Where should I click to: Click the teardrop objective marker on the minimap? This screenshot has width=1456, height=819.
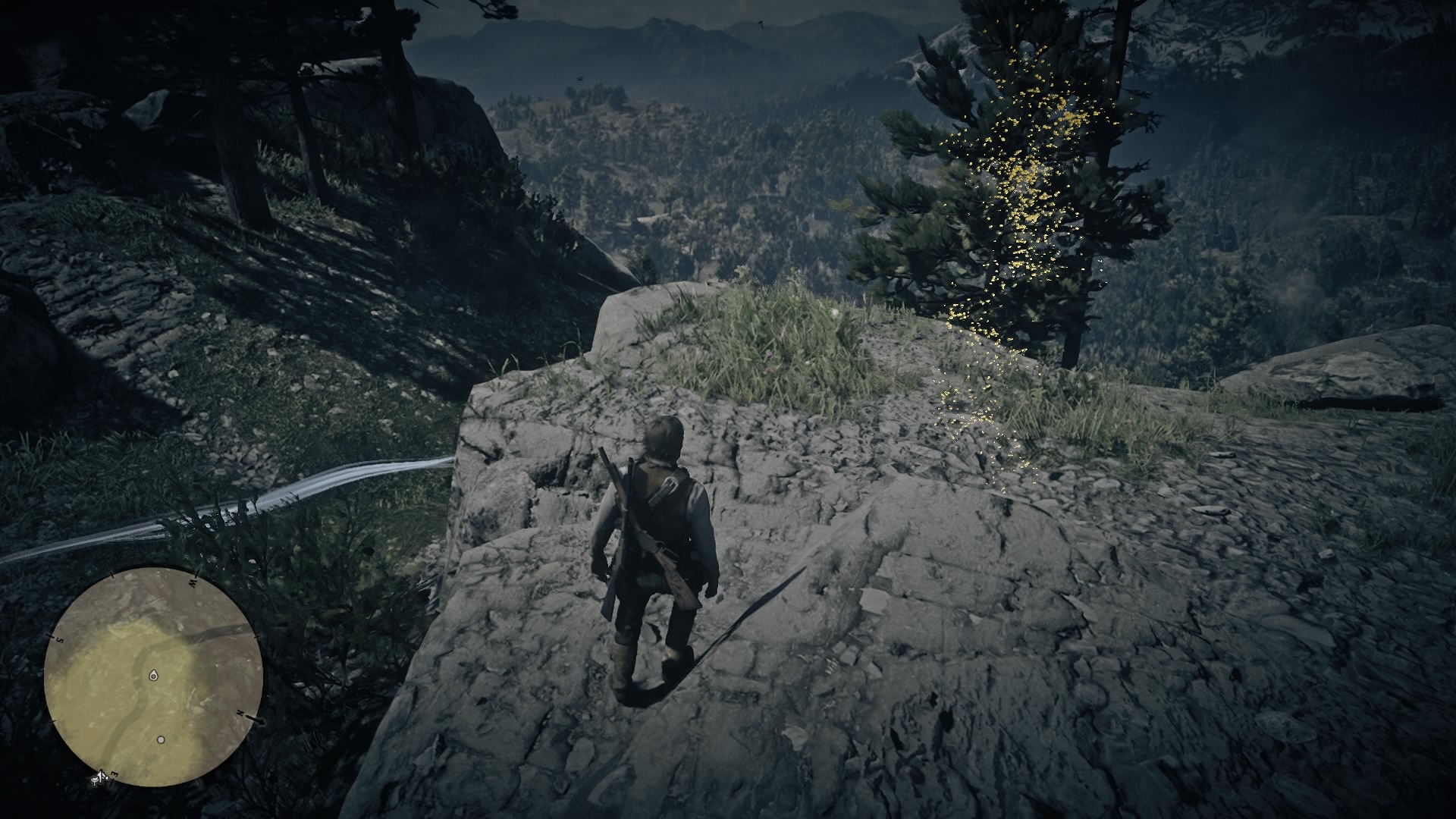pos(154,675)
